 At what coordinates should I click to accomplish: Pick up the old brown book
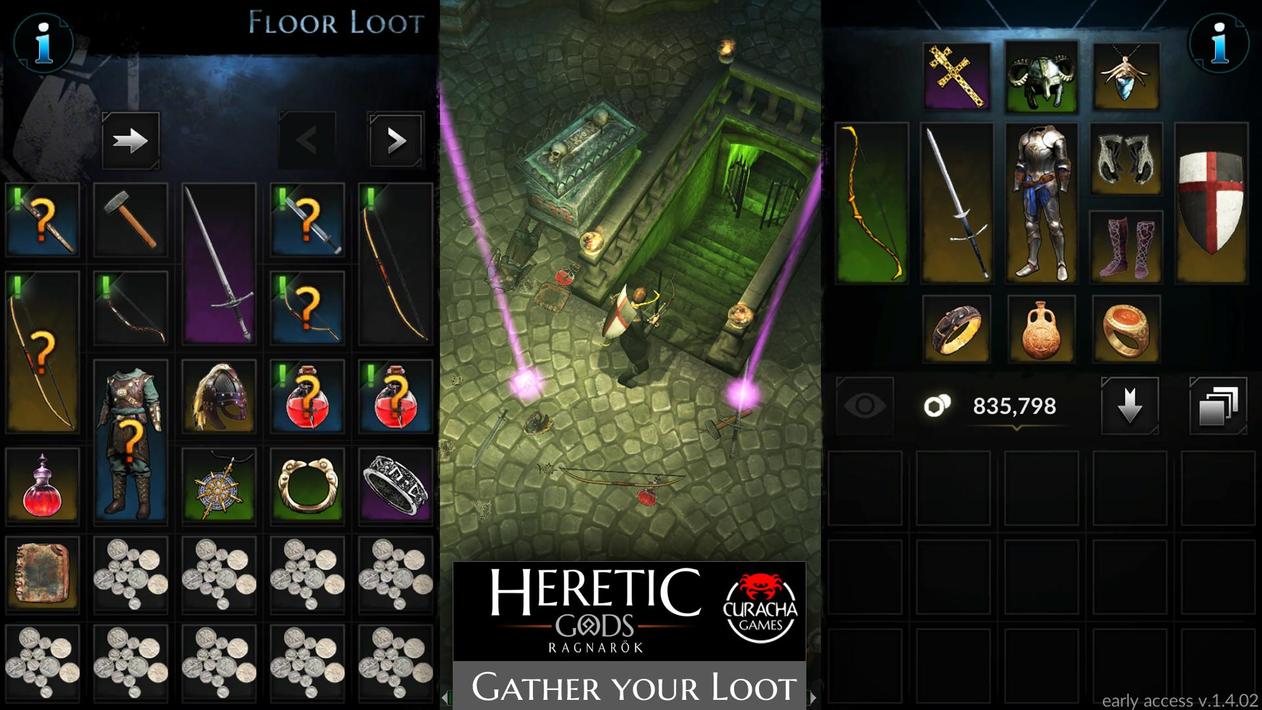pos(42,574)
